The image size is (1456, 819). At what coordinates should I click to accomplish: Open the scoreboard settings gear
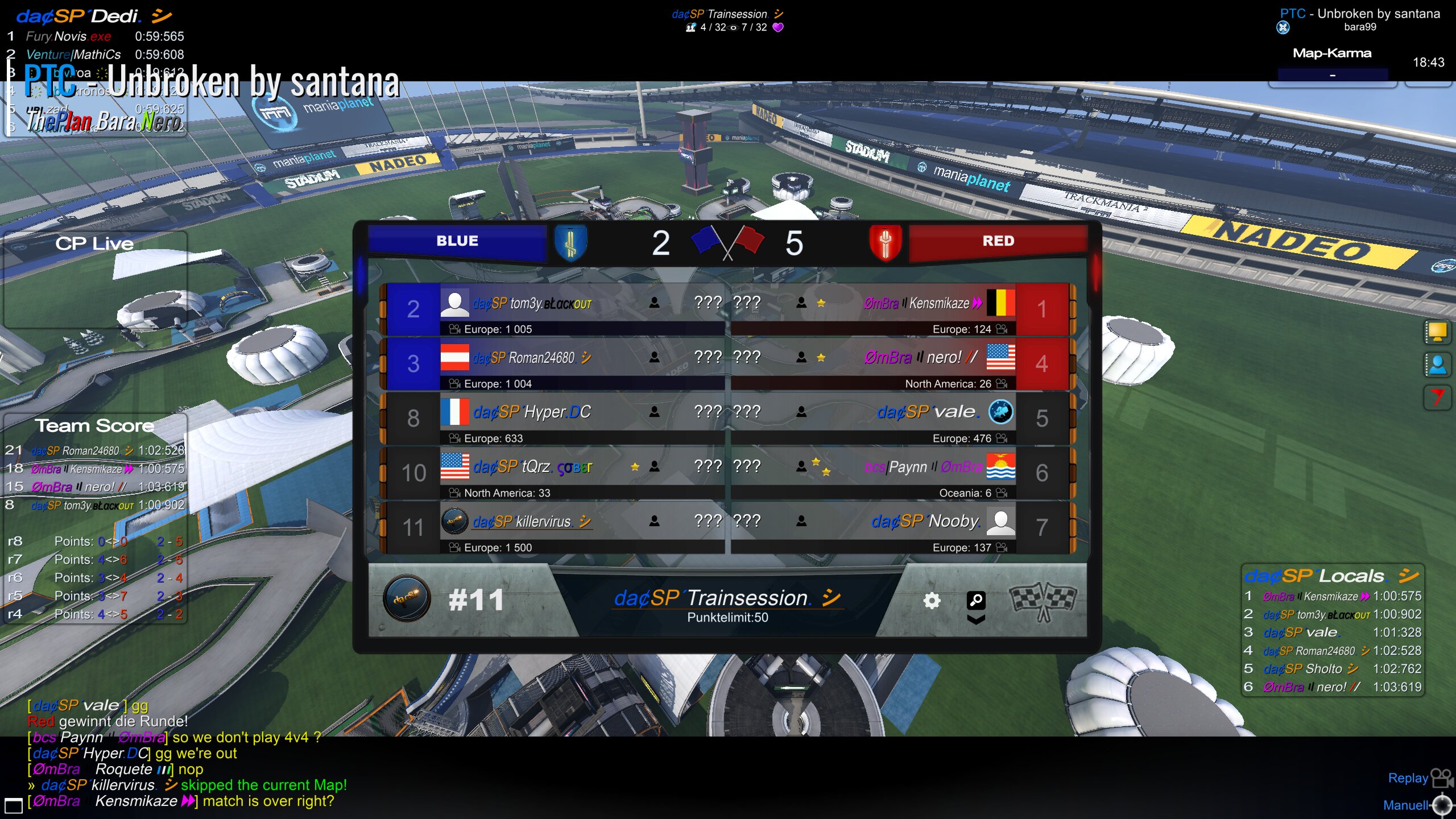[932, 601]
